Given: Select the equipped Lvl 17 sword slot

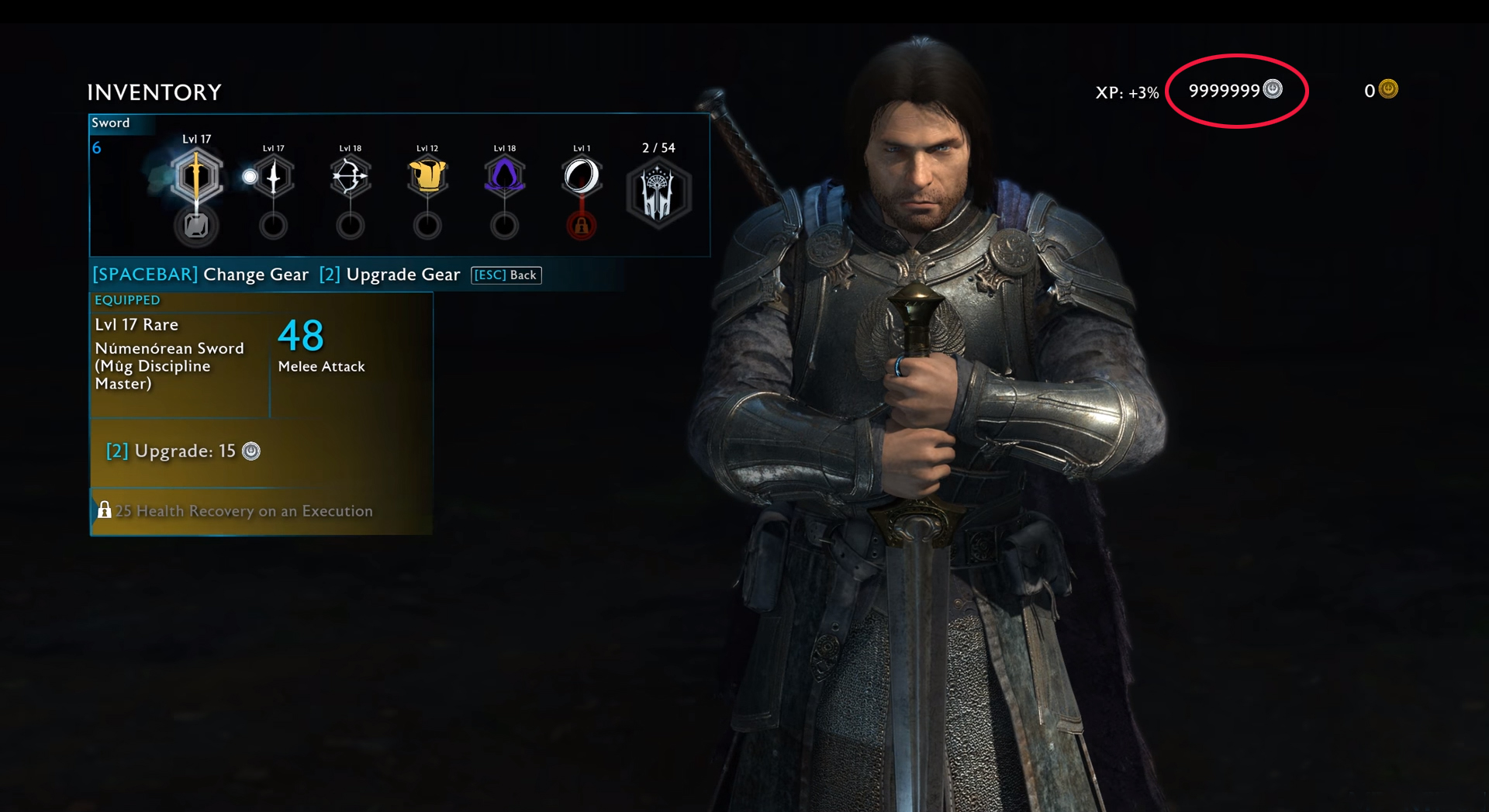Looking at the screenshot, I should pyautogui.click(x=196, y=176).
